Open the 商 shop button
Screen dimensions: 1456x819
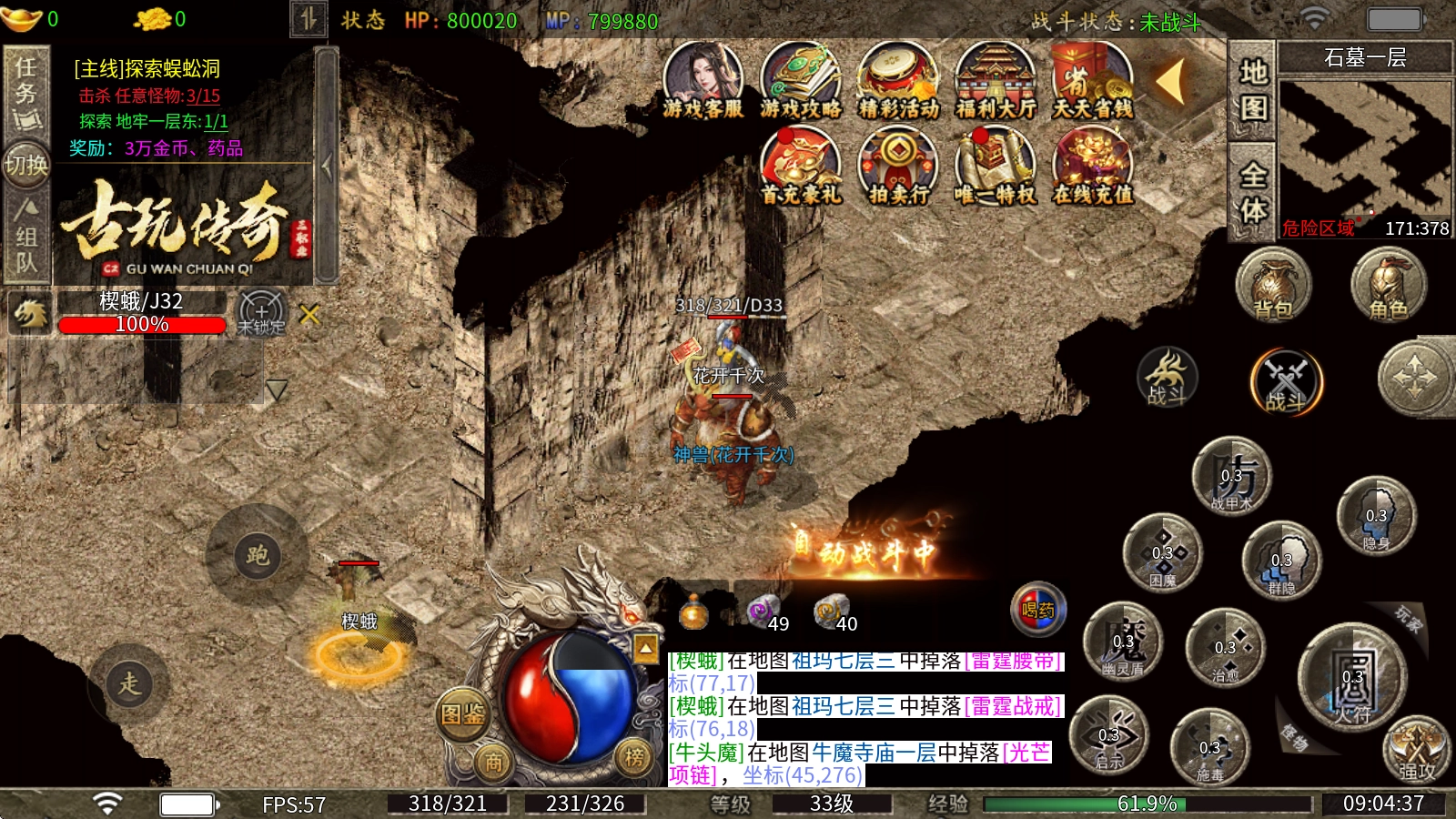click(493, 763)
